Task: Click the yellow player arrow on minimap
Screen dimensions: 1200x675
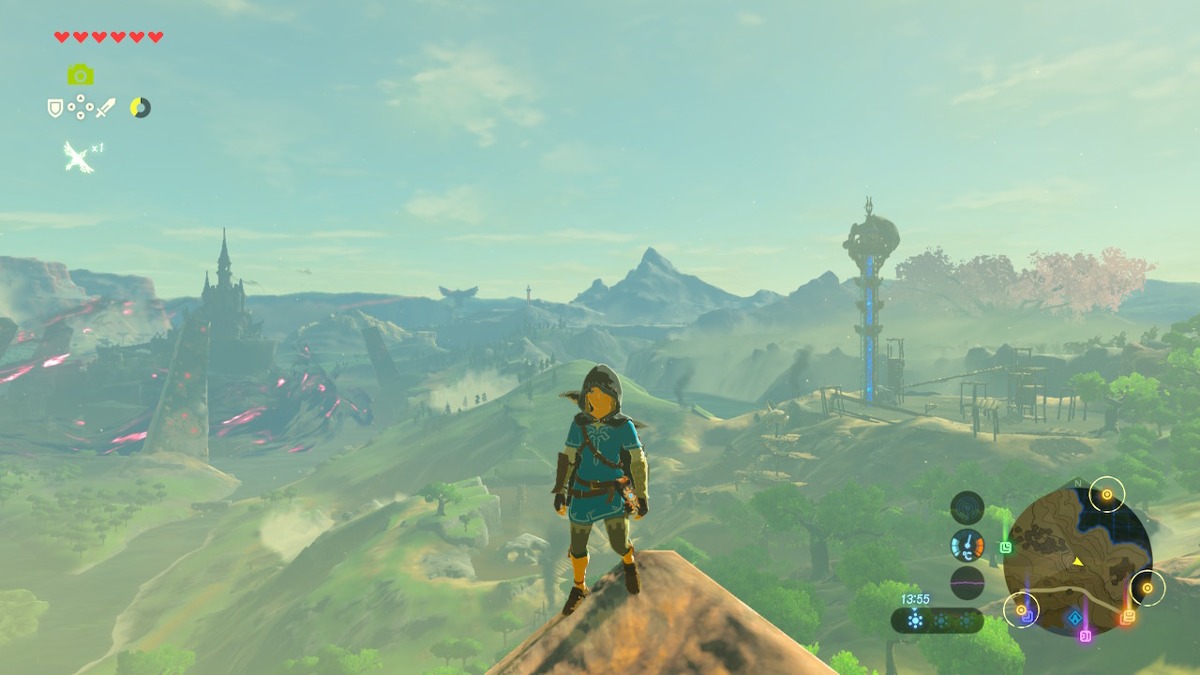Action: click(x=1078, y=562)
